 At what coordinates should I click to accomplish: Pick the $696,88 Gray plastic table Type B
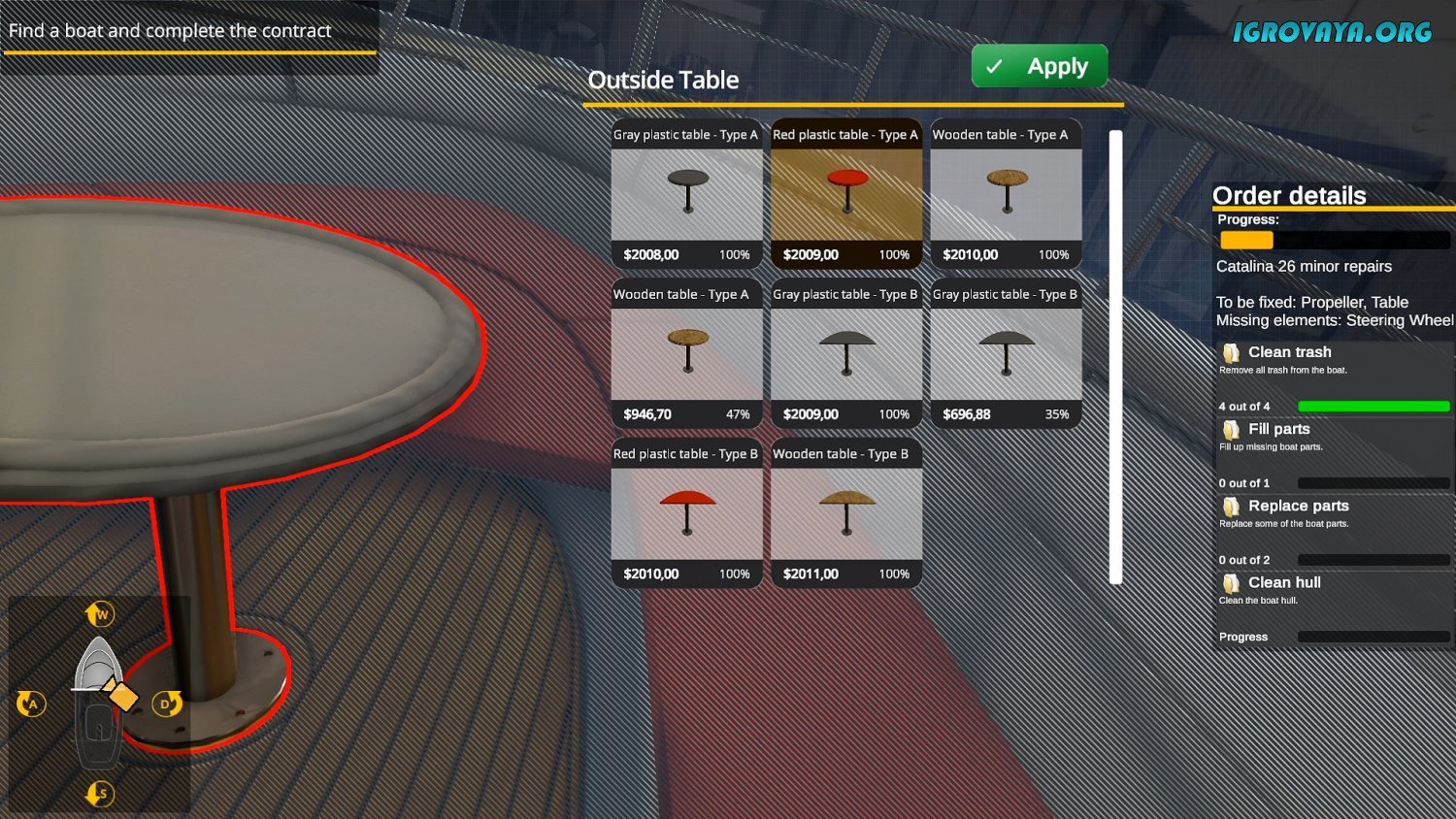coord(1006,354)
